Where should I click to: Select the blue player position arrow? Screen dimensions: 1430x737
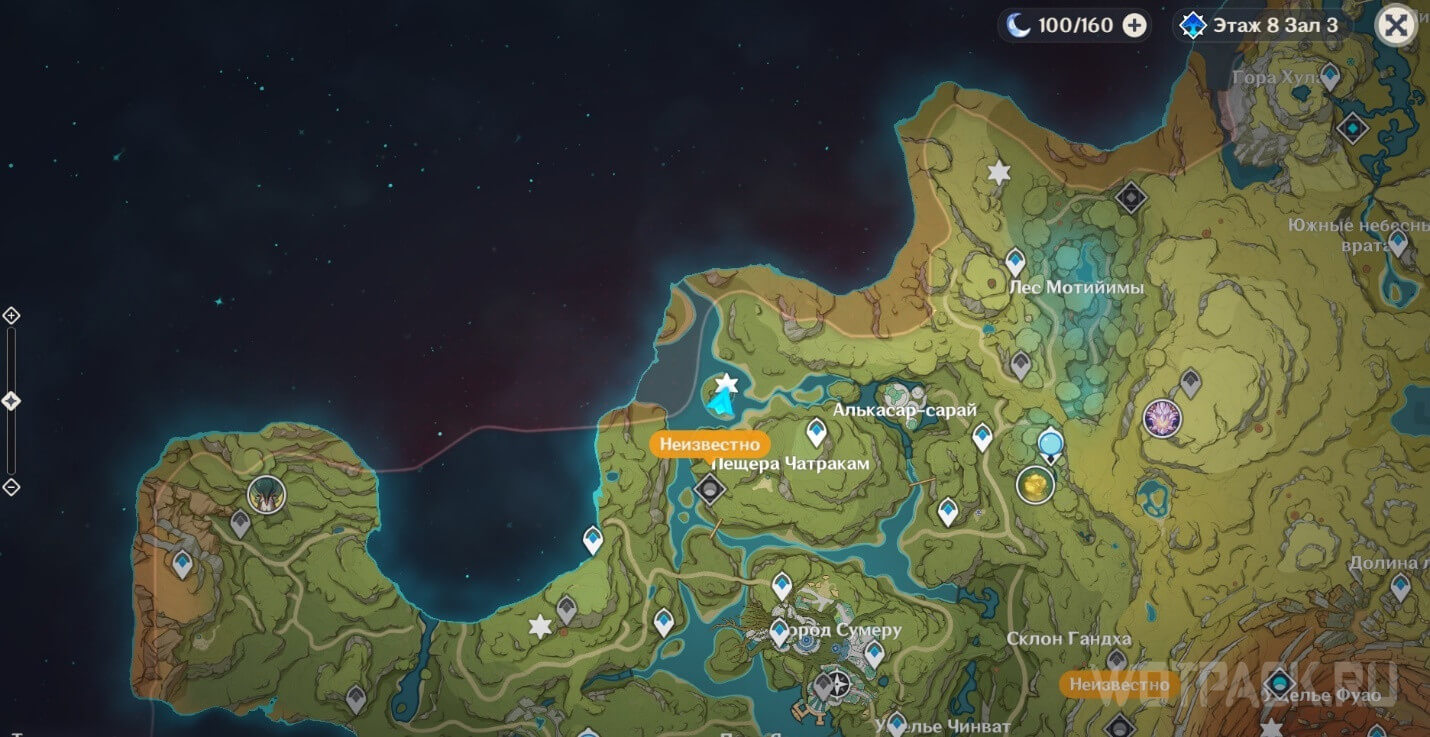pos(720,401)
